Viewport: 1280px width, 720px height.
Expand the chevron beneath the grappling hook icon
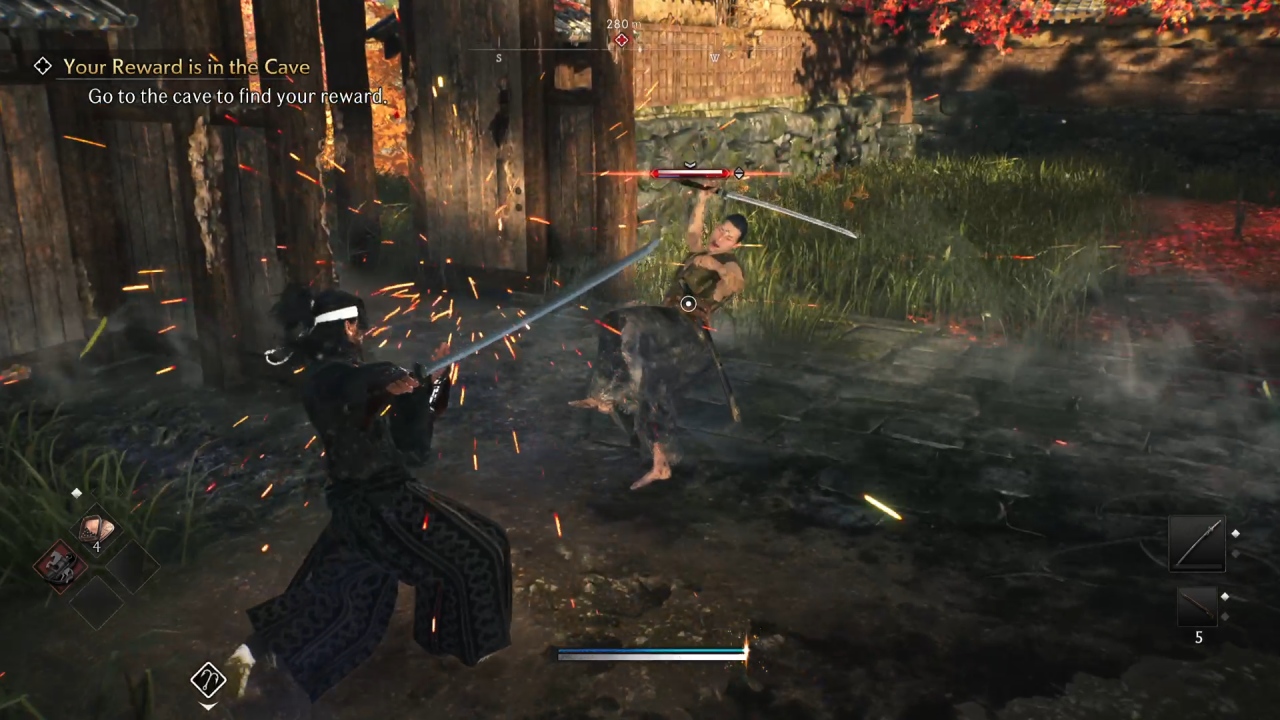tap(208, 706)
